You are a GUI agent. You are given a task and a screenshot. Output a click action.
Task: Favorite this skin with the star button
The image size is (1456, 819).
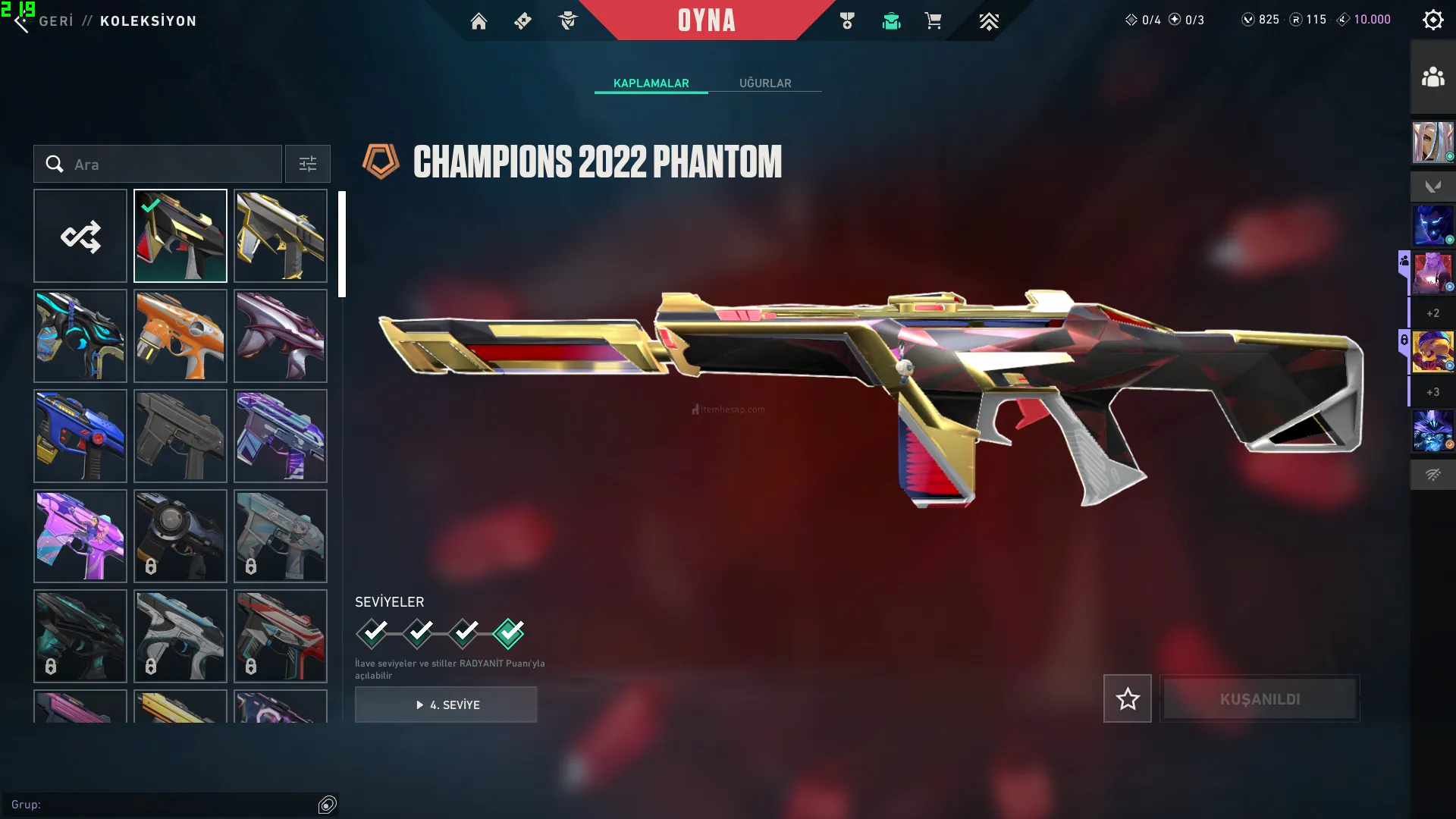[x=1127, y=698]
